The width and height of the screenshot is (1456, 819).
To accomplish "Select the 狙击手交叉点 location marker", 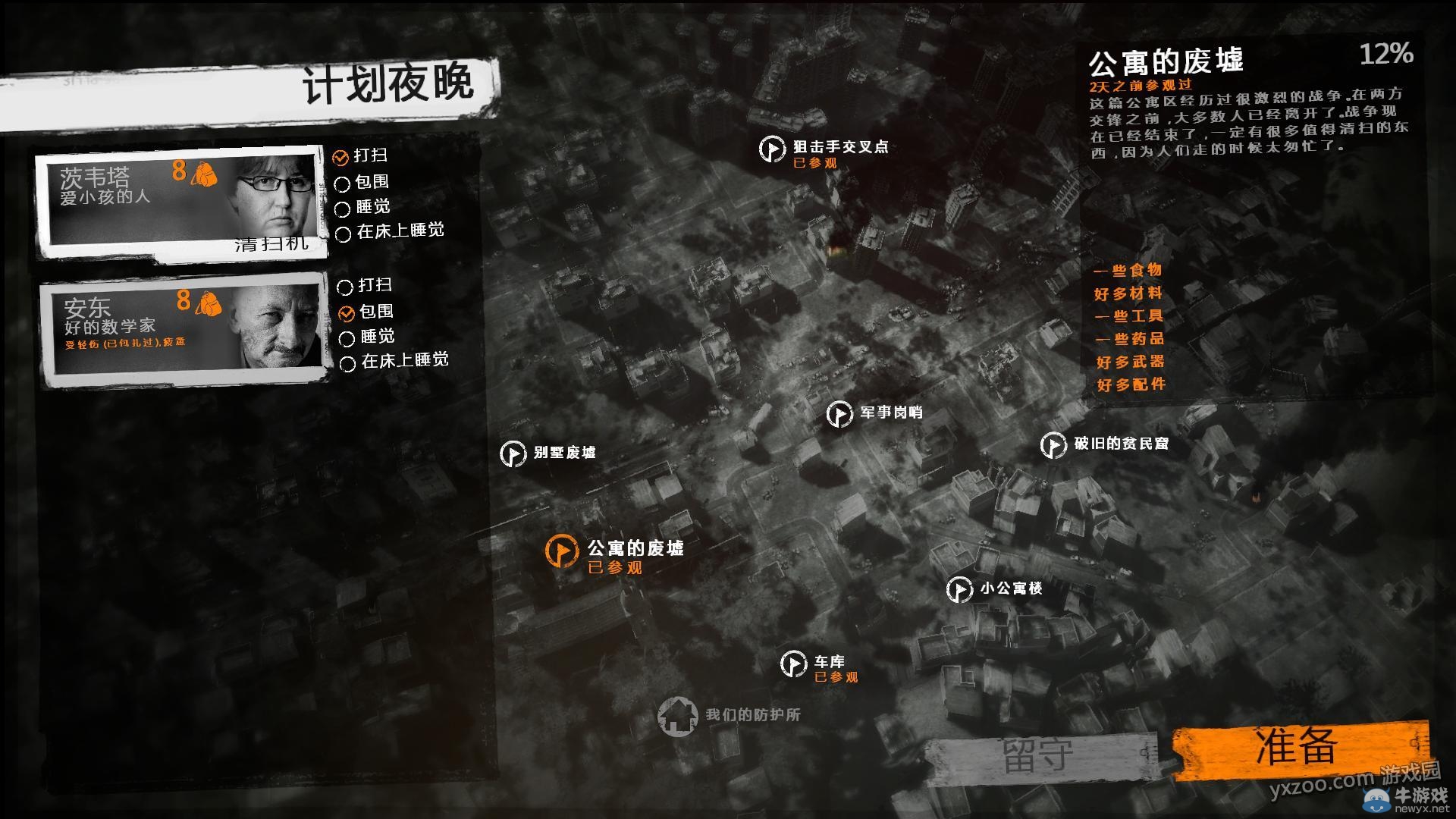I will click(x=771, y=149).
